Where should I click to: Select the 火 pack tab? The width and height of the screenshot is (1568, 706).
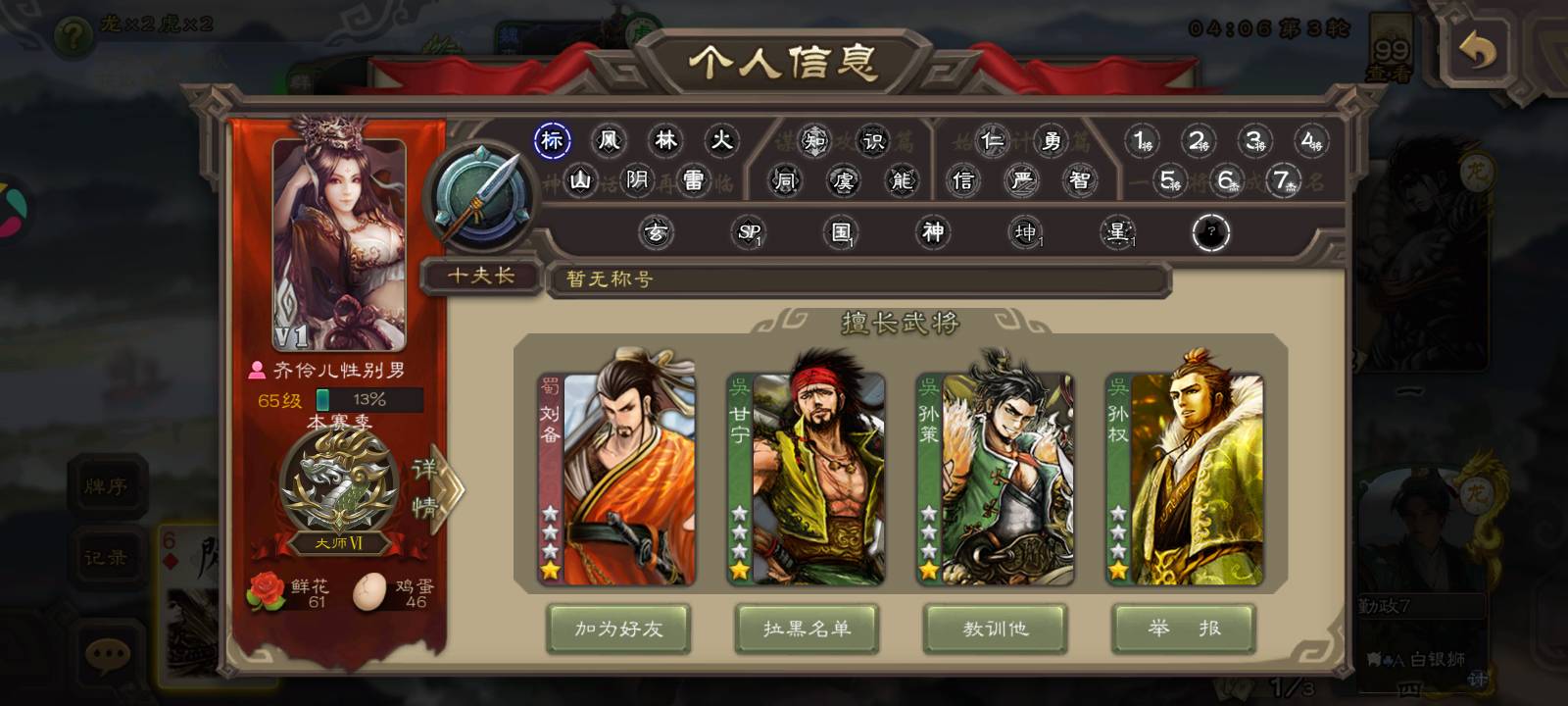point(722,140)
